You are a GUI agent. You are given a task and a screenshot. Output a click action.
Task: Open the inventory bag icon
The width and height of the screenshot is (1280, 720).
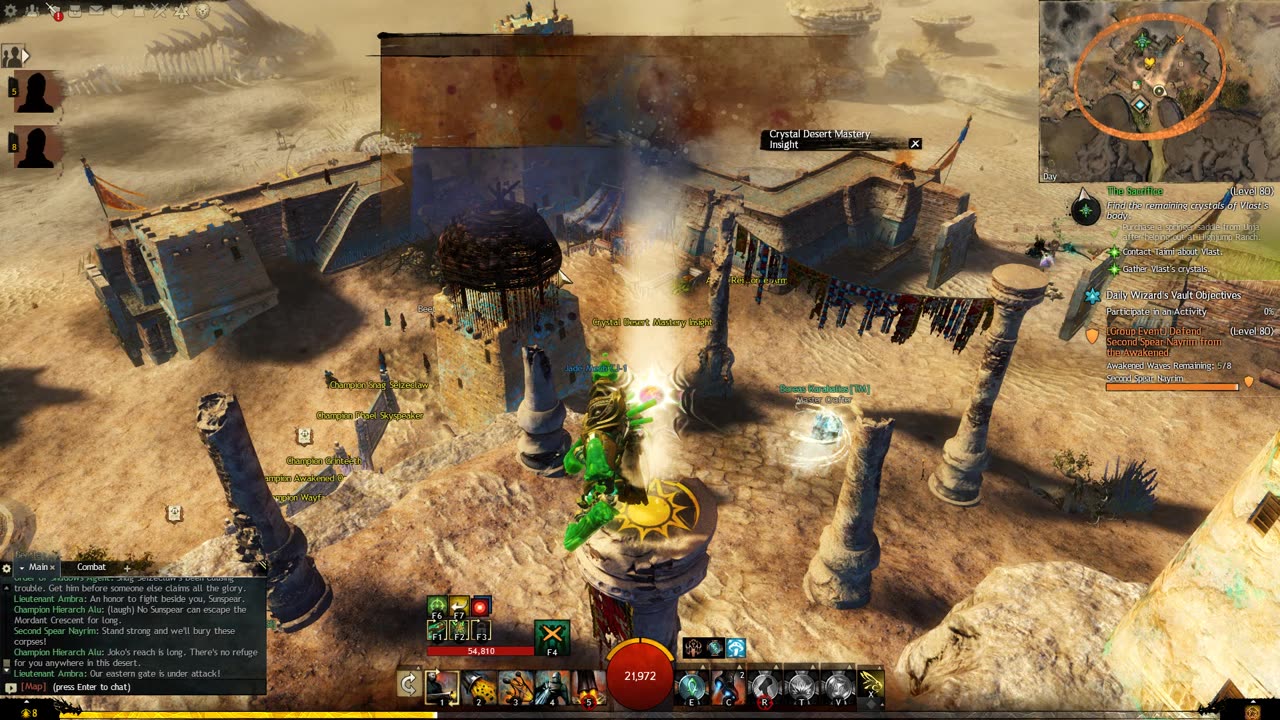point(74,11)
